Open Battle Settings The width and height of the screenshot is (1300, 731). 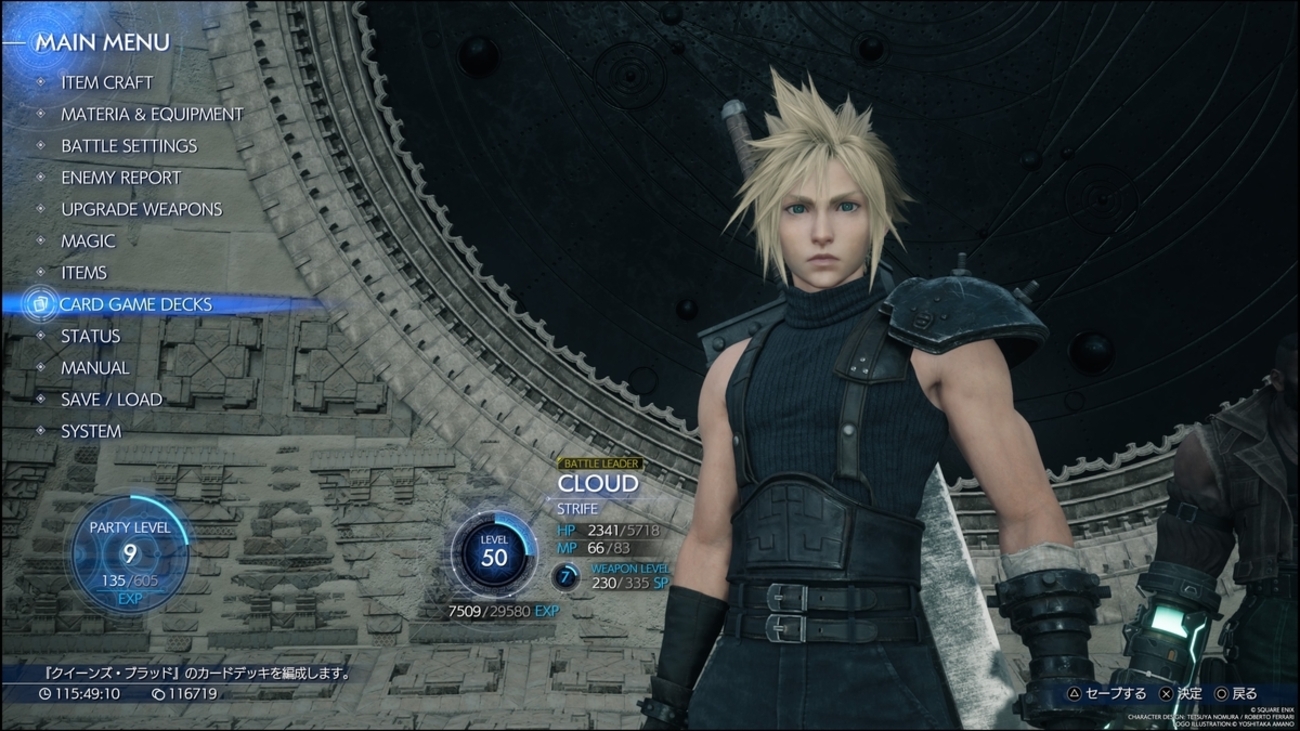coord(129,146)
